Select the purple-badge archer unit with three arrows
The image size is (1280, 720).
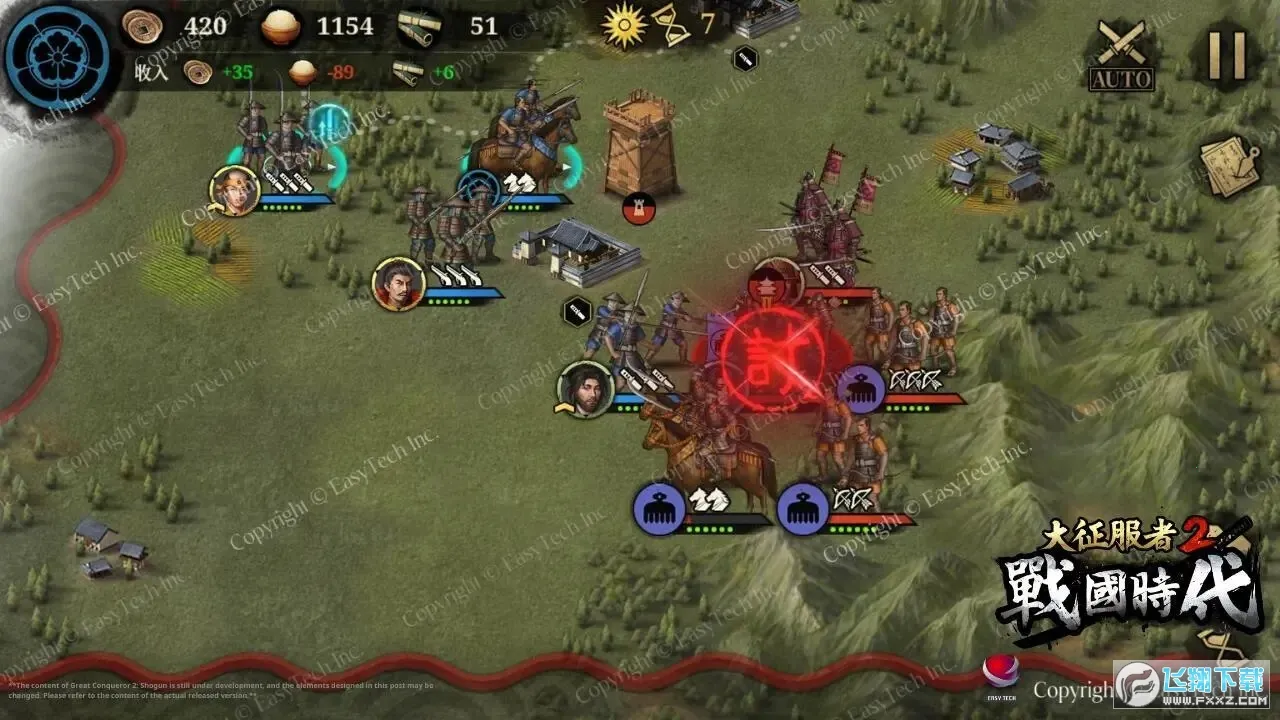pos(861,388)
